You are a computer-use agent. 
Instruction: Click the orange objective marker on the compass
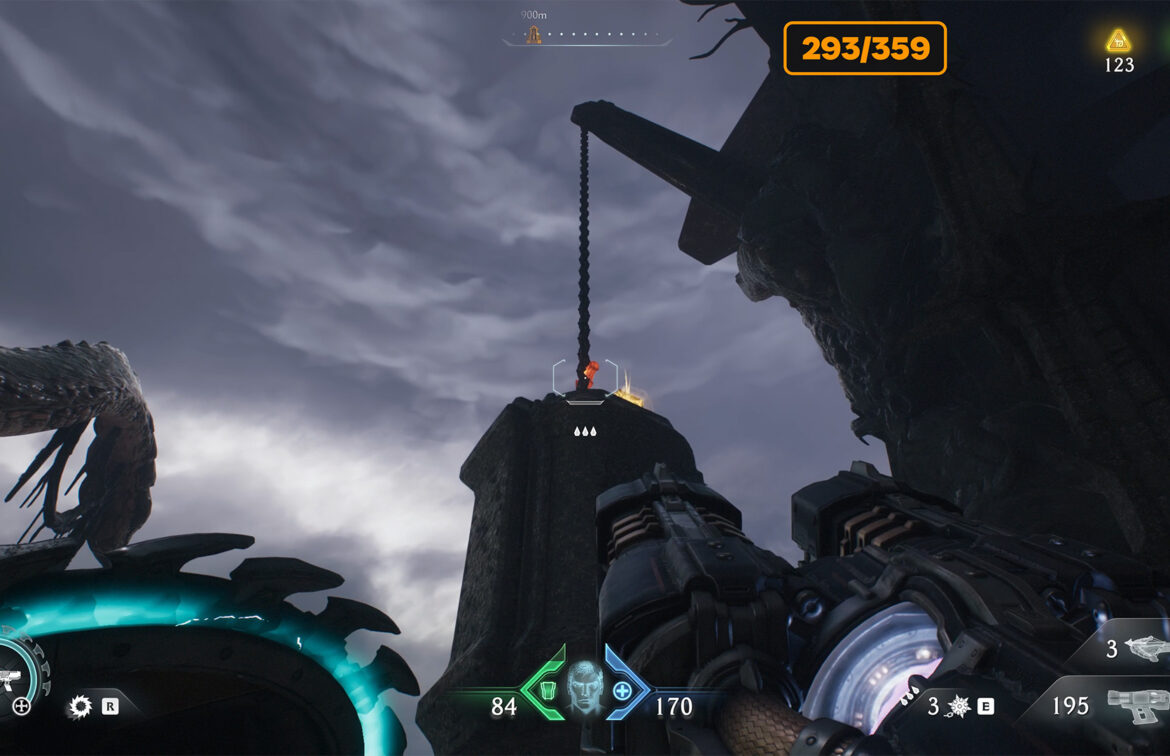click(x=534, y=36)
